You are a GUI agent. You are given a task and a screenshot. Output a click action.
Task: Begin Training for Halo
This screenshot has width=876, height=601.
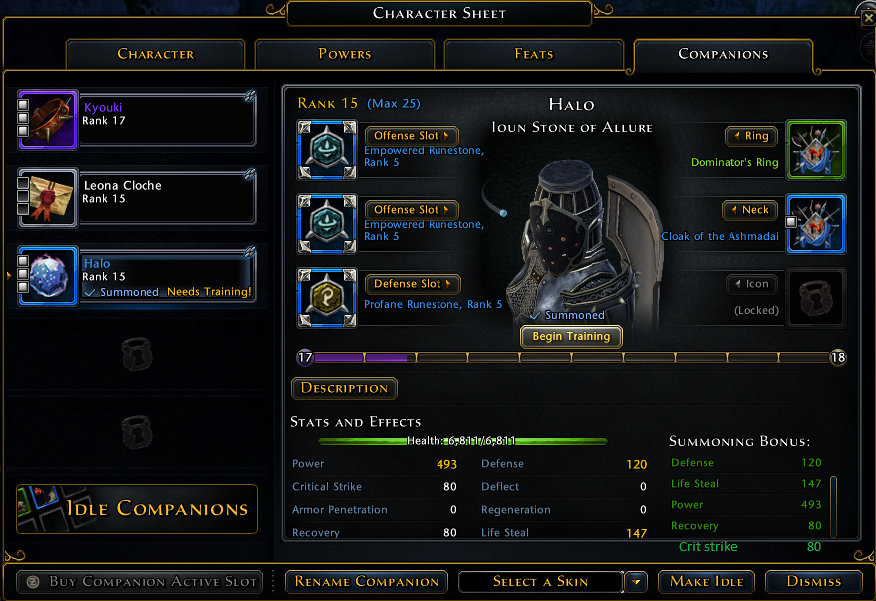pos(571,337)
